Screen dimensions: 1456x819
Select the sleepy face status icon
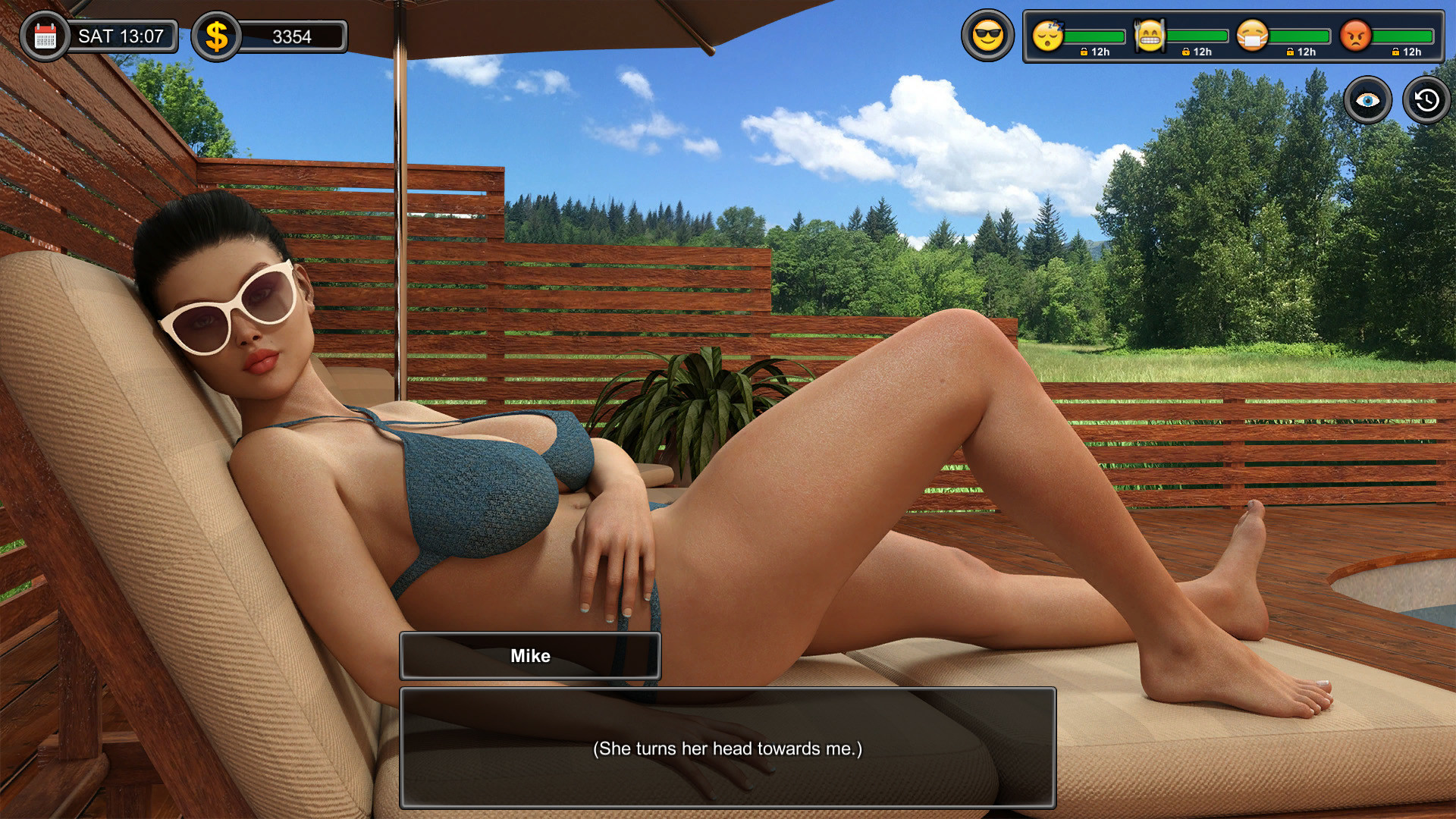coord(1048,36)
